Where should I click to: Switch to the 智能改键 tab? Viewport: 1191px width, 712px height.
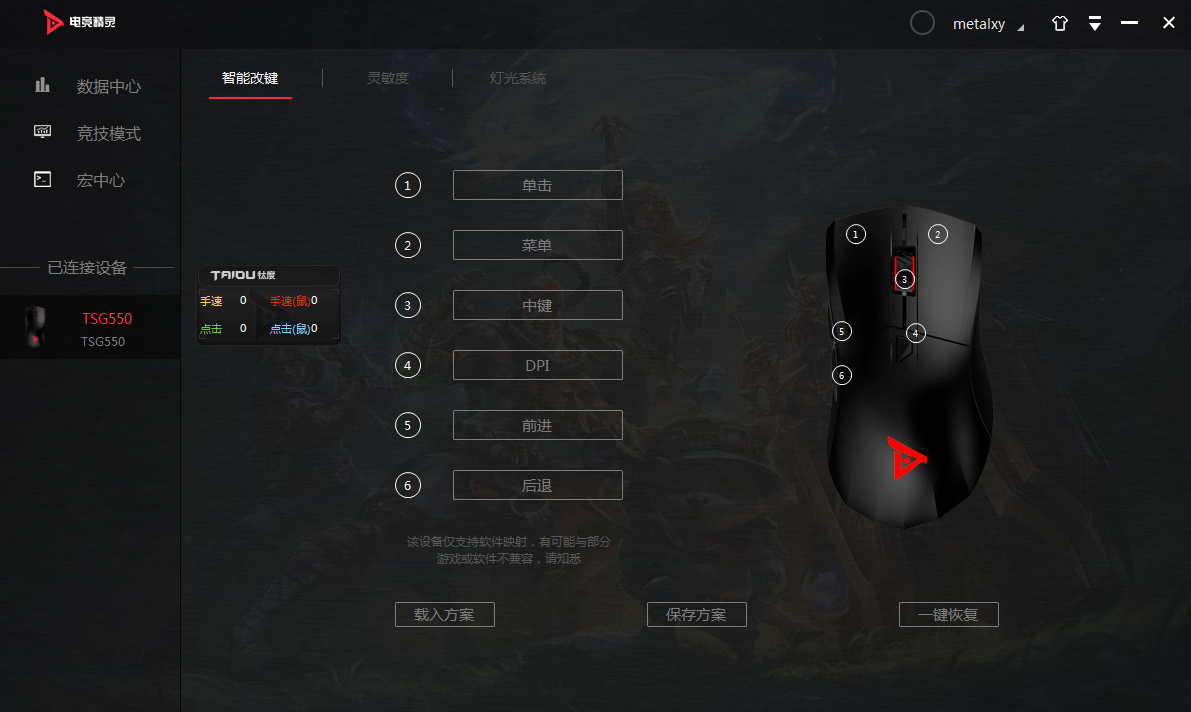[250, 78]
